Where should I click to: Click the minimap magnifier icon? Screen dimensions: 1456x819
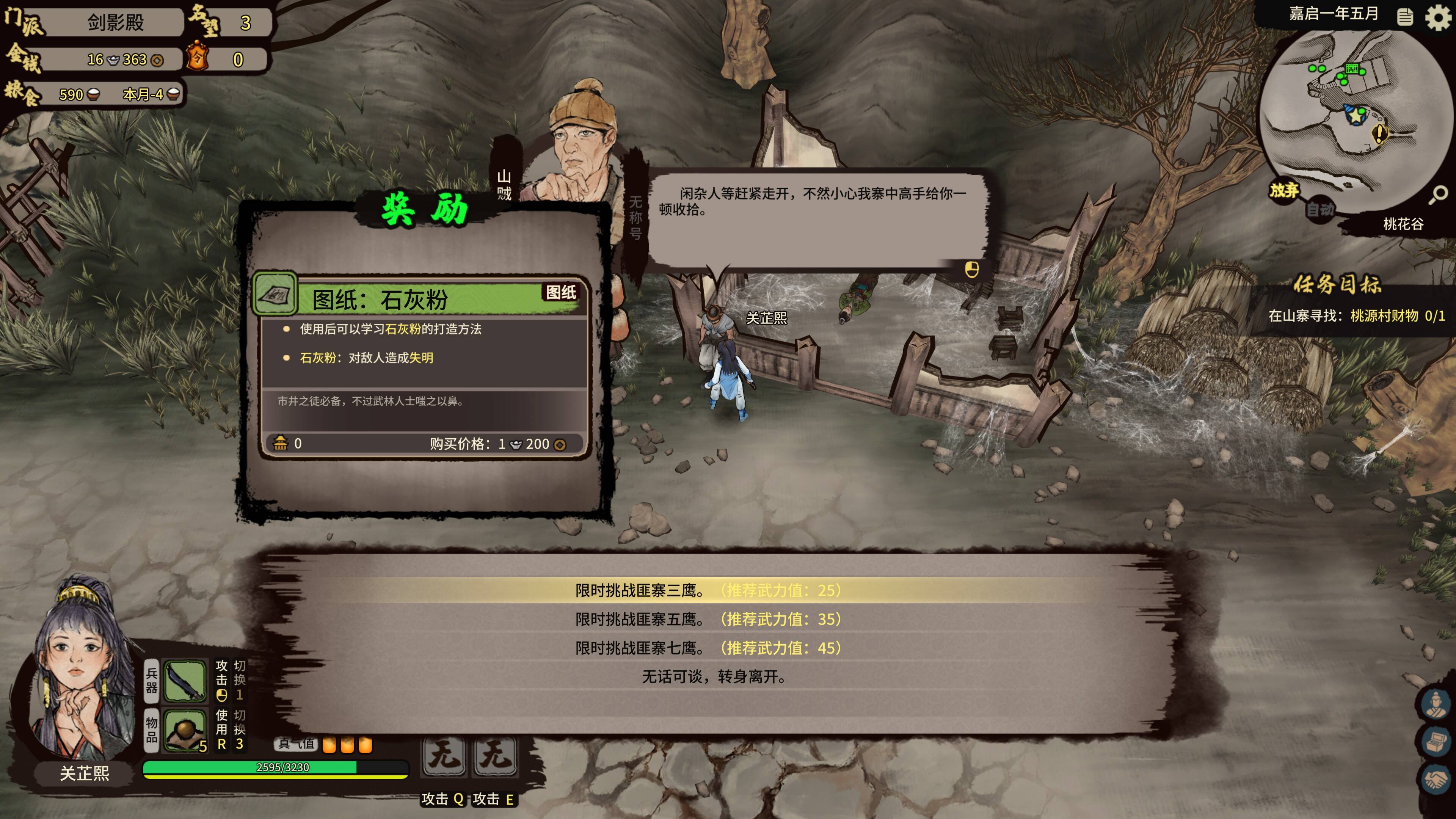1438,195
